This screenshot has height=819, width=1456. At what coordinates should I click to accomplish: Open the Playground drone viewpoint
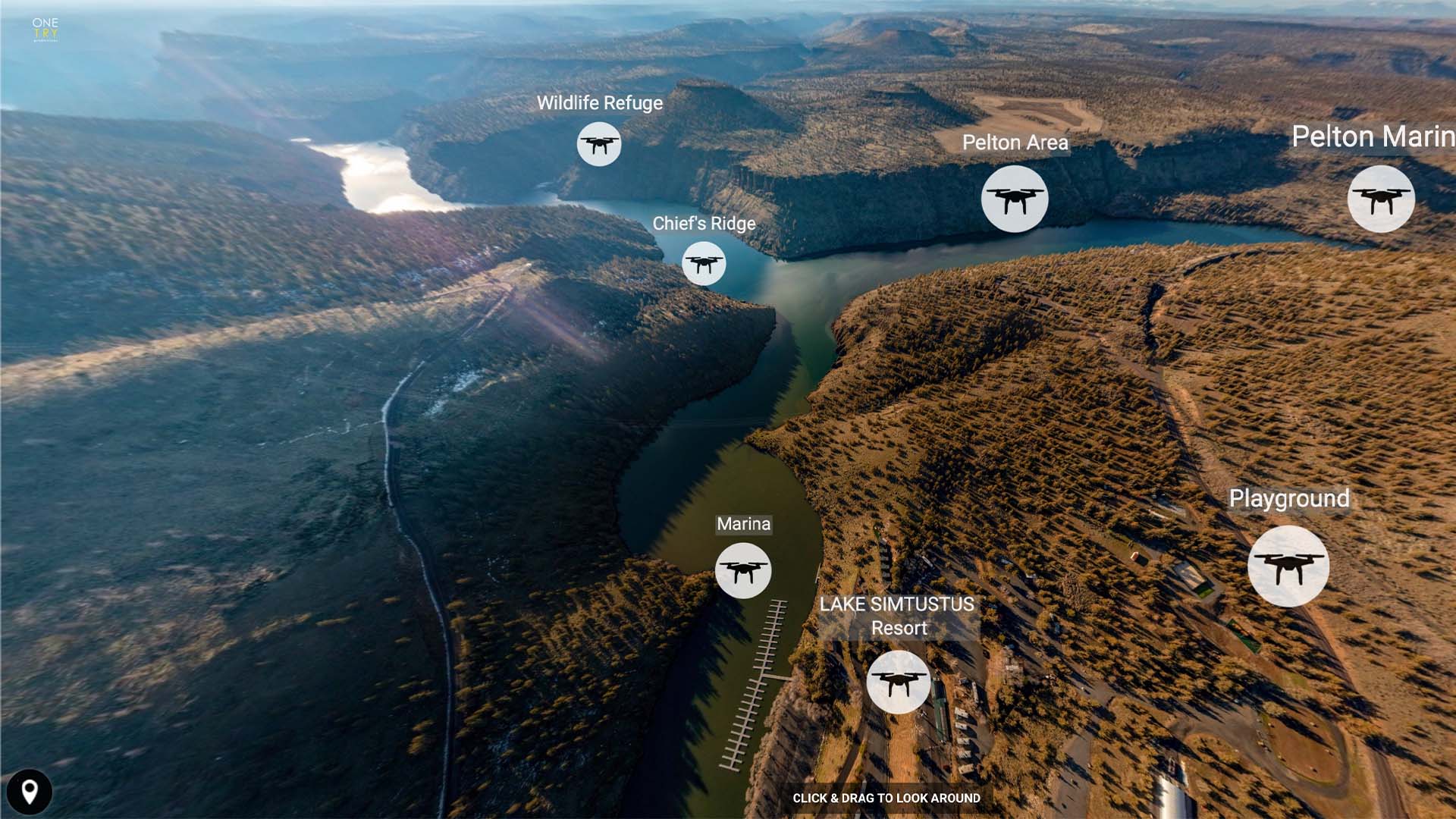click(1288, 566)
